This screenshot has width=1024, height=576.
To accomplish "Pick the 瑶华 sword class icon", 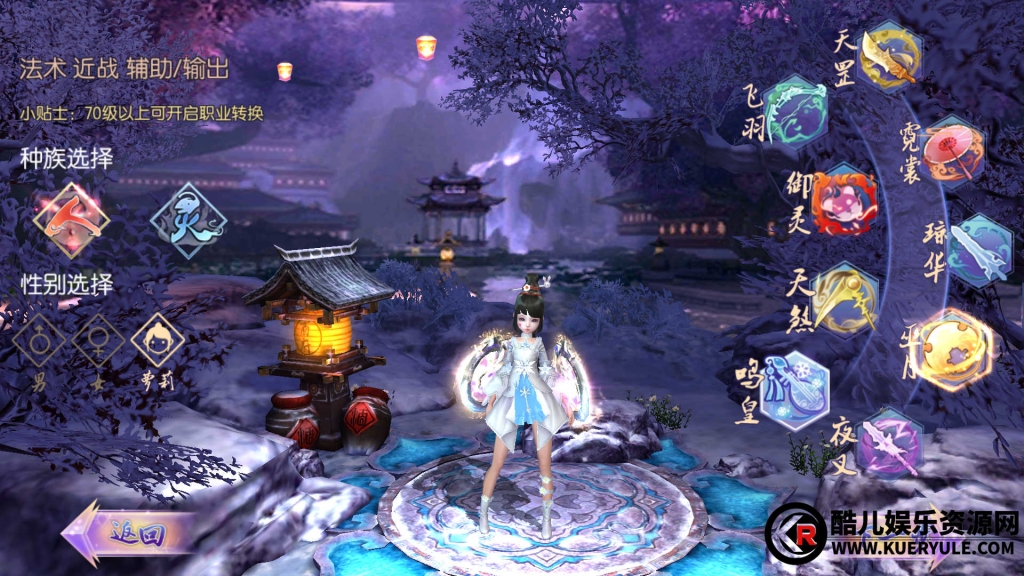I will pos(979,250).
